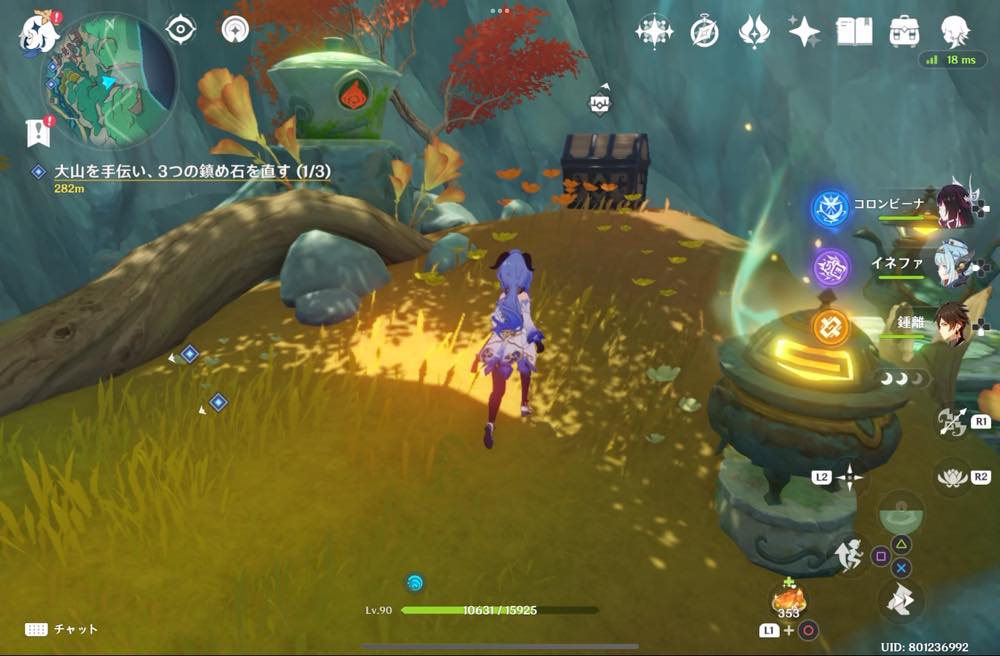Image resolution: width=1000 pixels, height=656 pixels.
Task: Open the Wish four-pointed star banner icon
Action: pyautogui.click(x=654, y=31)
